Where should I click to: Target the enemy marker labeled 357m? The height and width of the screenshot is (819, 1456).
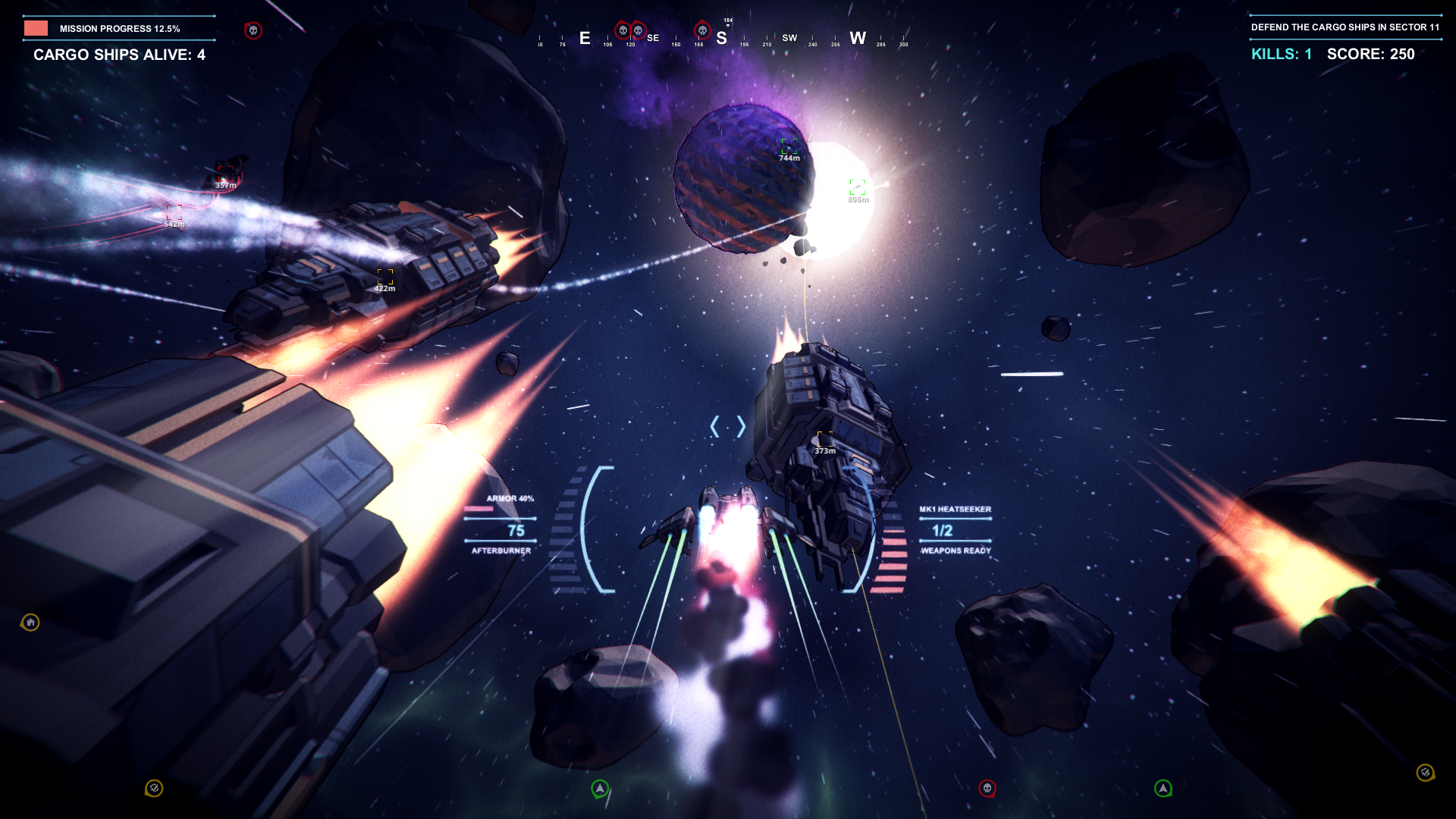pyautogui.click(x=225, y=174)
